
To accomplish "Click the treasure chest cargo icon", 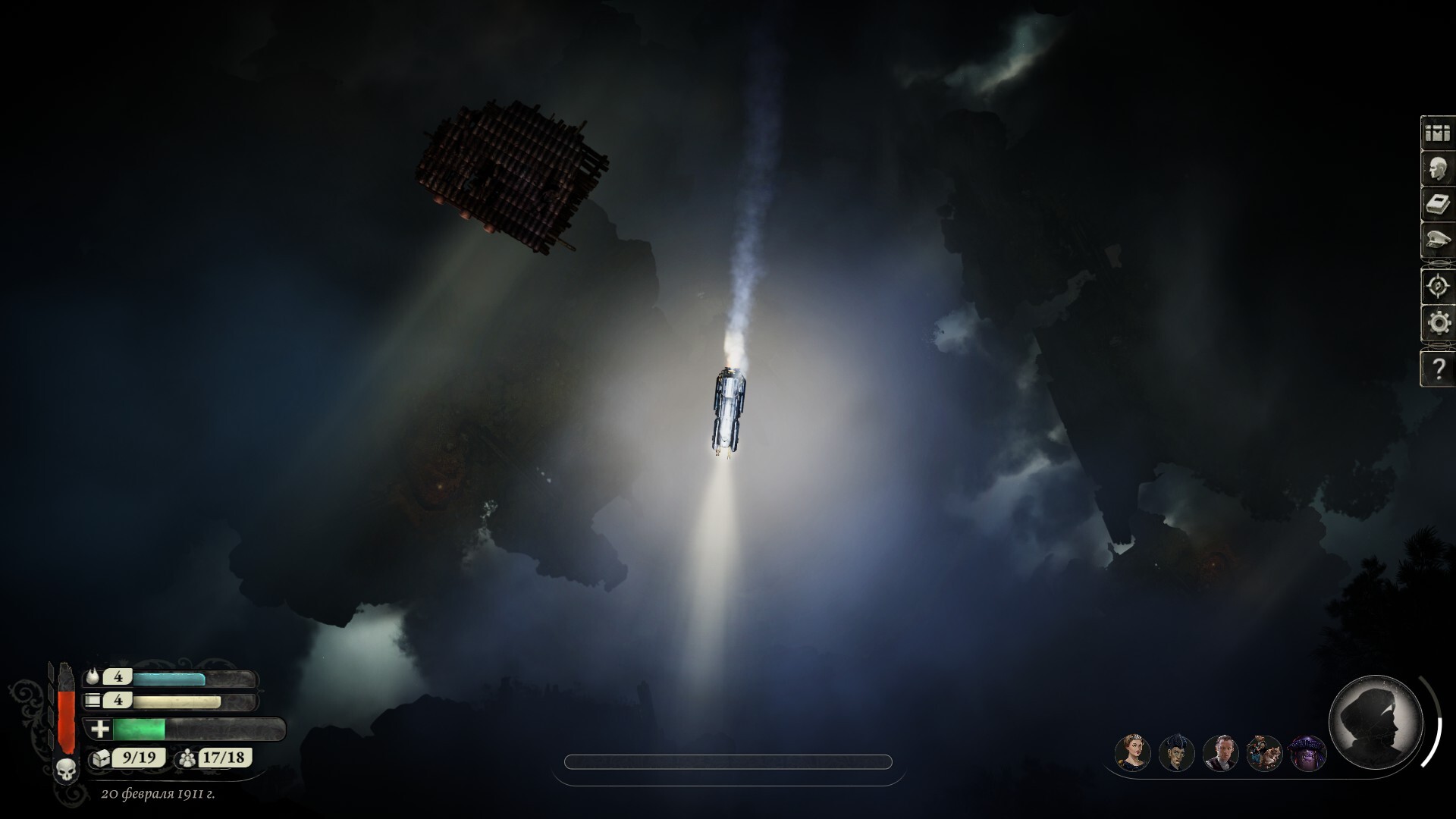I will click(x=101, y=758).
